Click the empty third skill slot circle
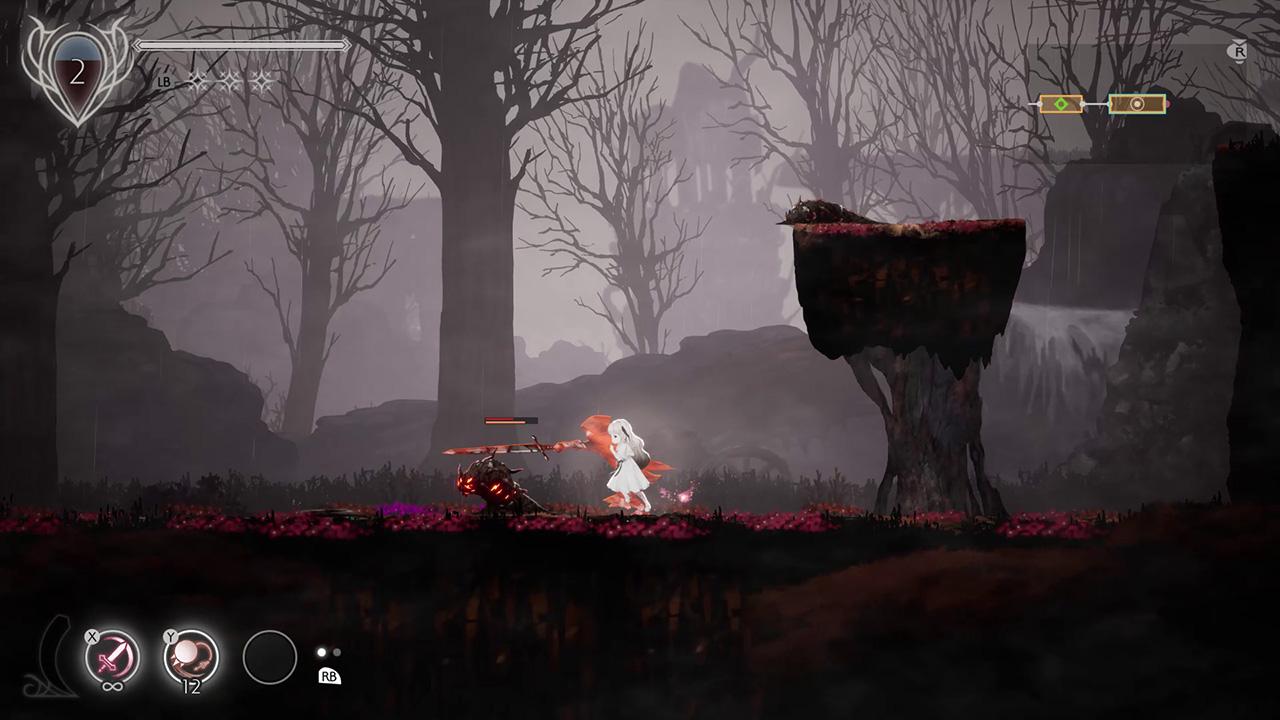Screen dimensions: 1280x720 click(270, 657)
